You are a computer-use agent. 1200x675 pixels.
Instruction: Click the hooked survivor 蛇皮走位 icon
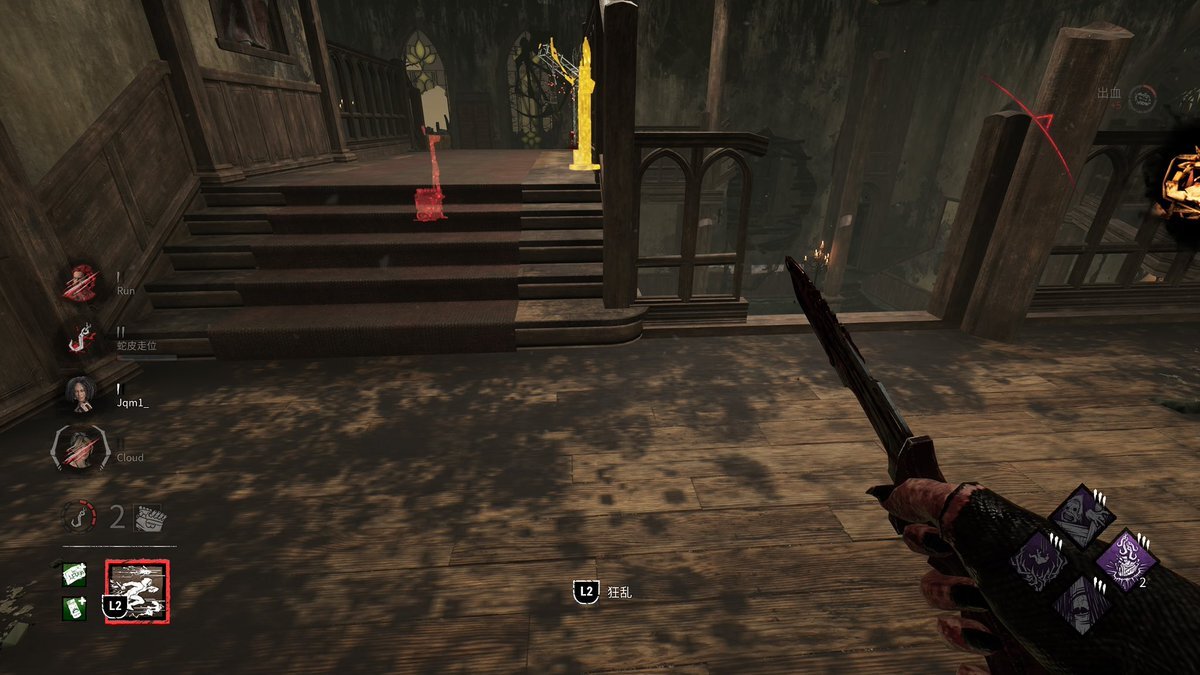(x=81, y=338)
